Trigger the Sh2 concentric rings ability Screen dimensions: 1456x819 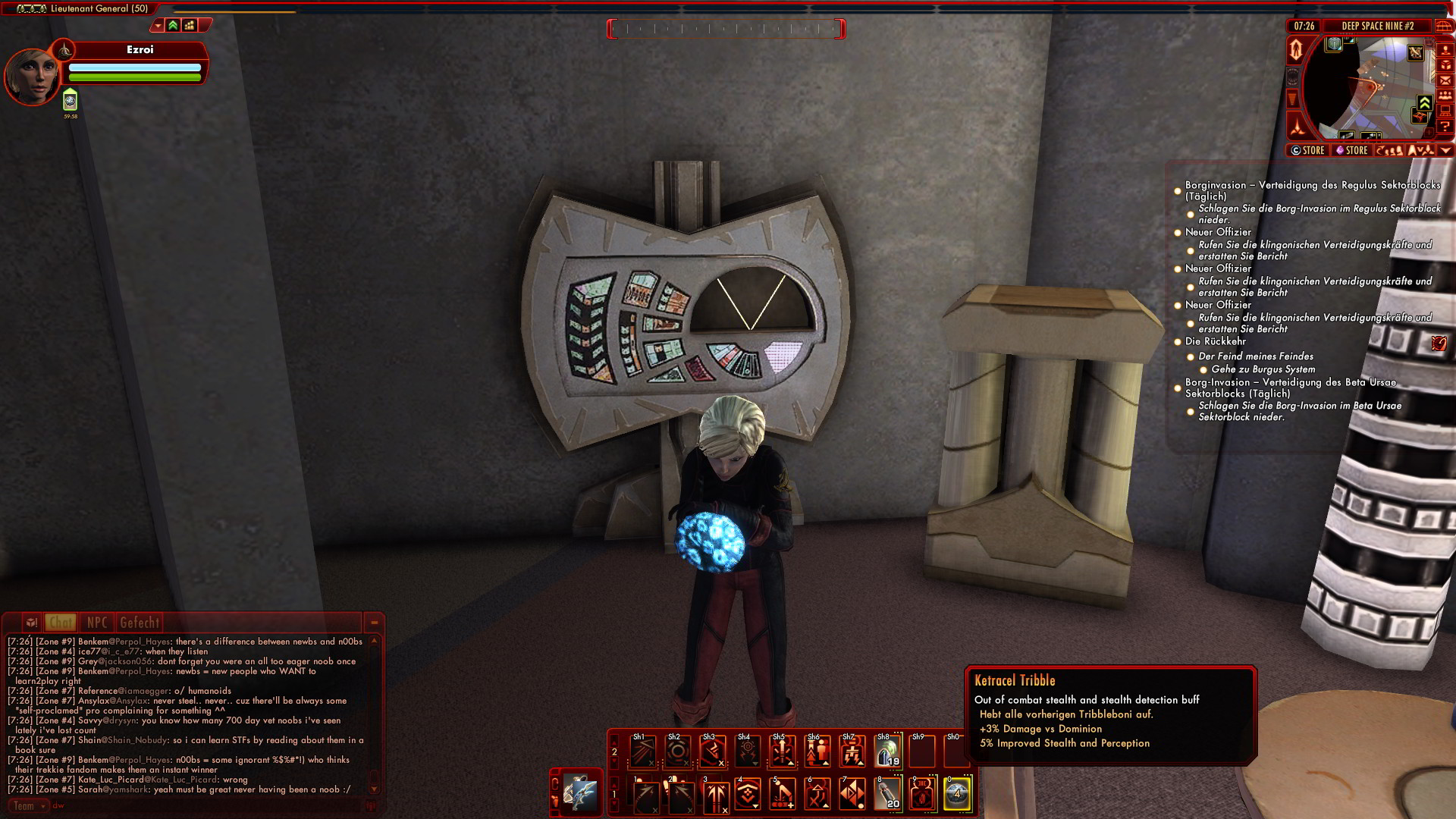click(x=678, y=752)
